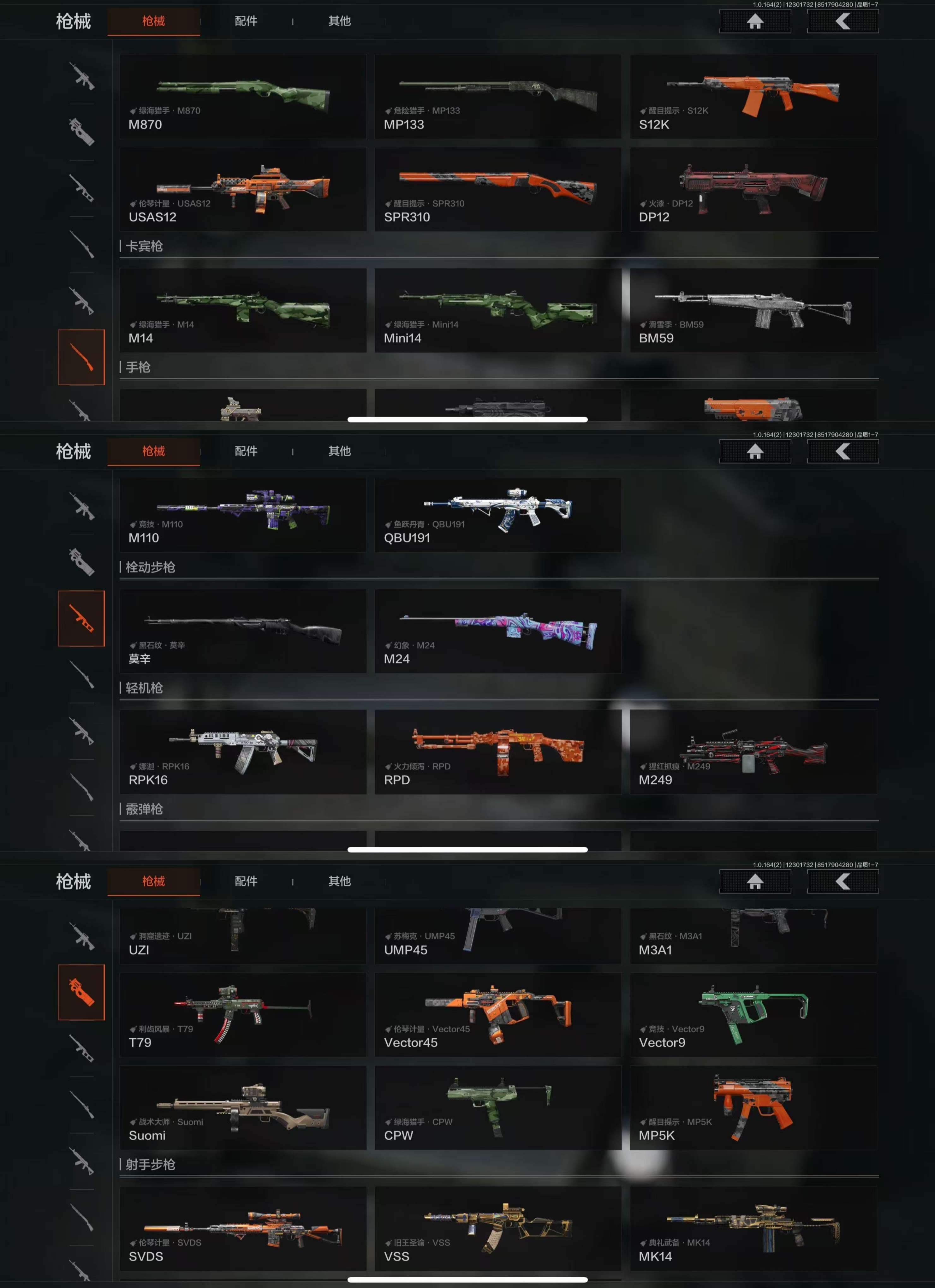Screen dimensions: 935x1288
Task: Choose the MP133 shotgun skin
Action: [497, 97]
